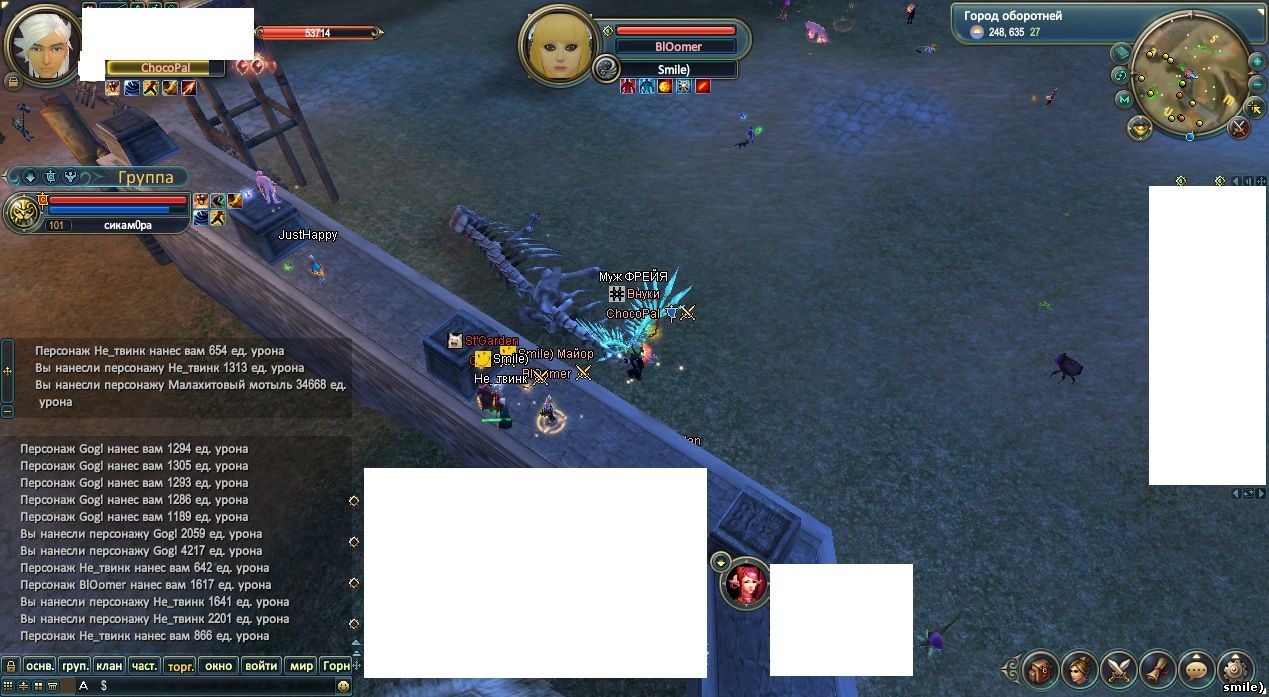The width and height of the screenshot is (1269, 697).
Task: Show the "оснв." main chat tab
Action: tap(39, 665)
